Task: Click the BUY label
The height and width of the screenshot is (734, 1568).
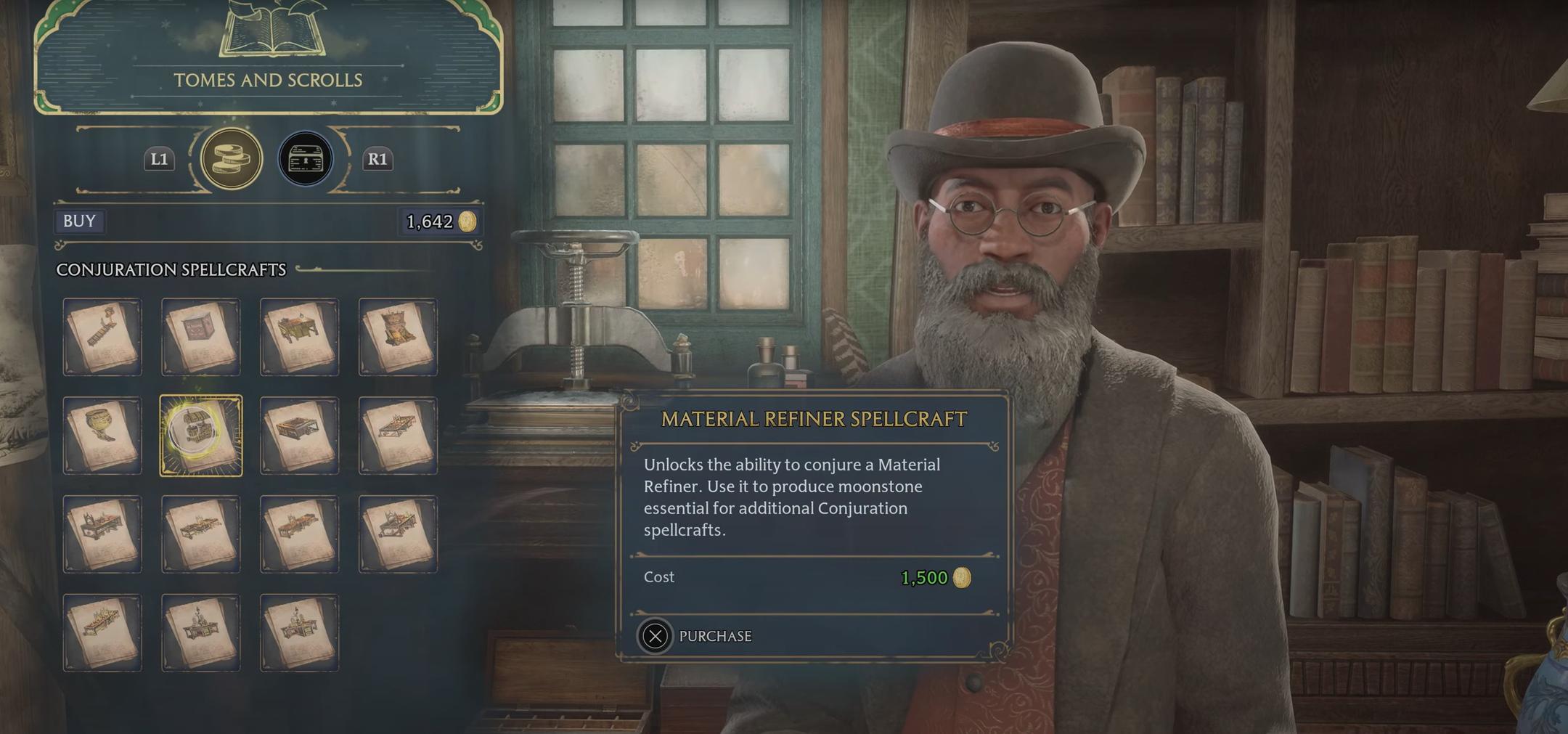Action: click(80, 221)
